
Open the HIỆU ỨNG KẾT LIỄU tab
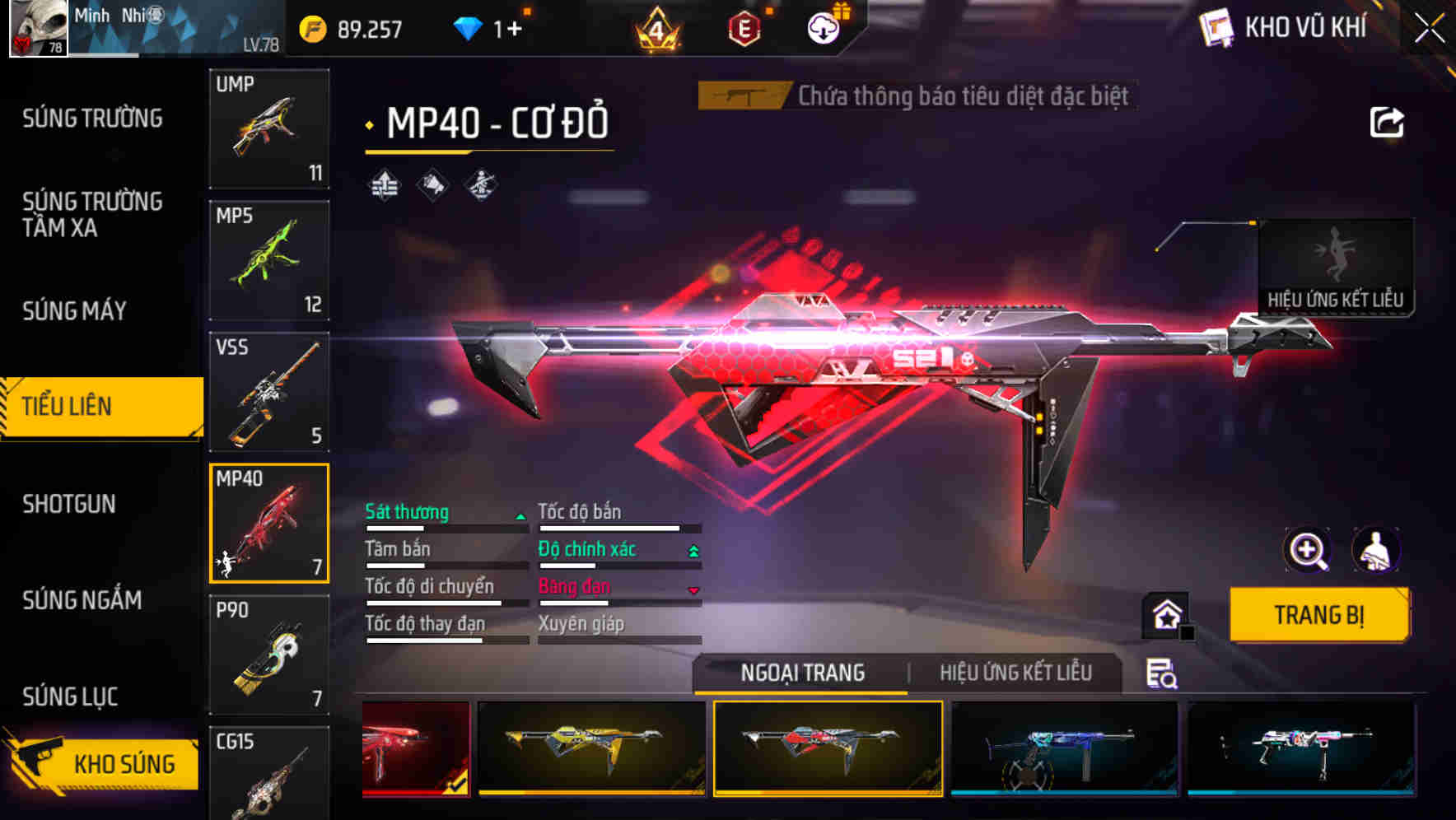point(1016,672)
